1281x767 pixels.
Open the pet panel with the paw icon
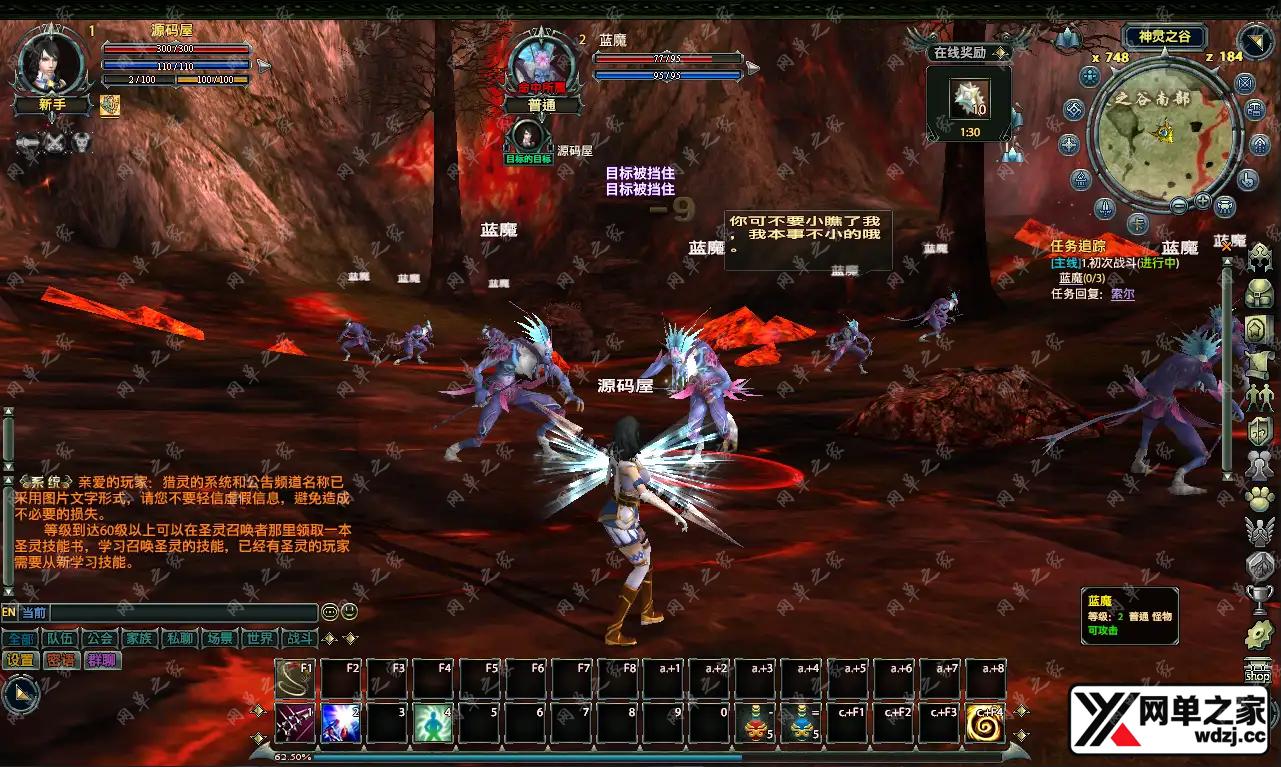click(x=1260, y=499)
